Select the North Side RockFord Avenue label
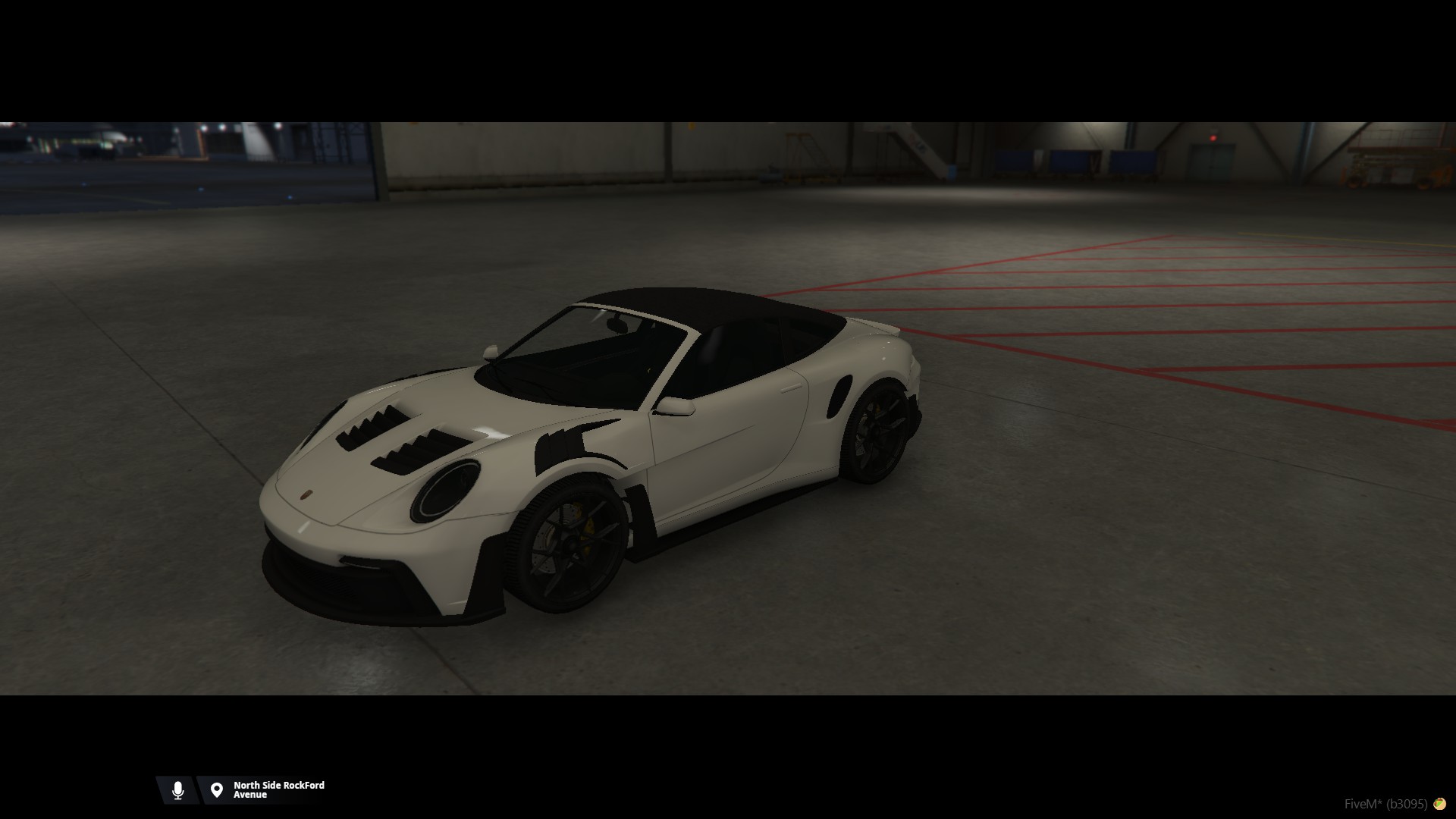 click(278, 790)
